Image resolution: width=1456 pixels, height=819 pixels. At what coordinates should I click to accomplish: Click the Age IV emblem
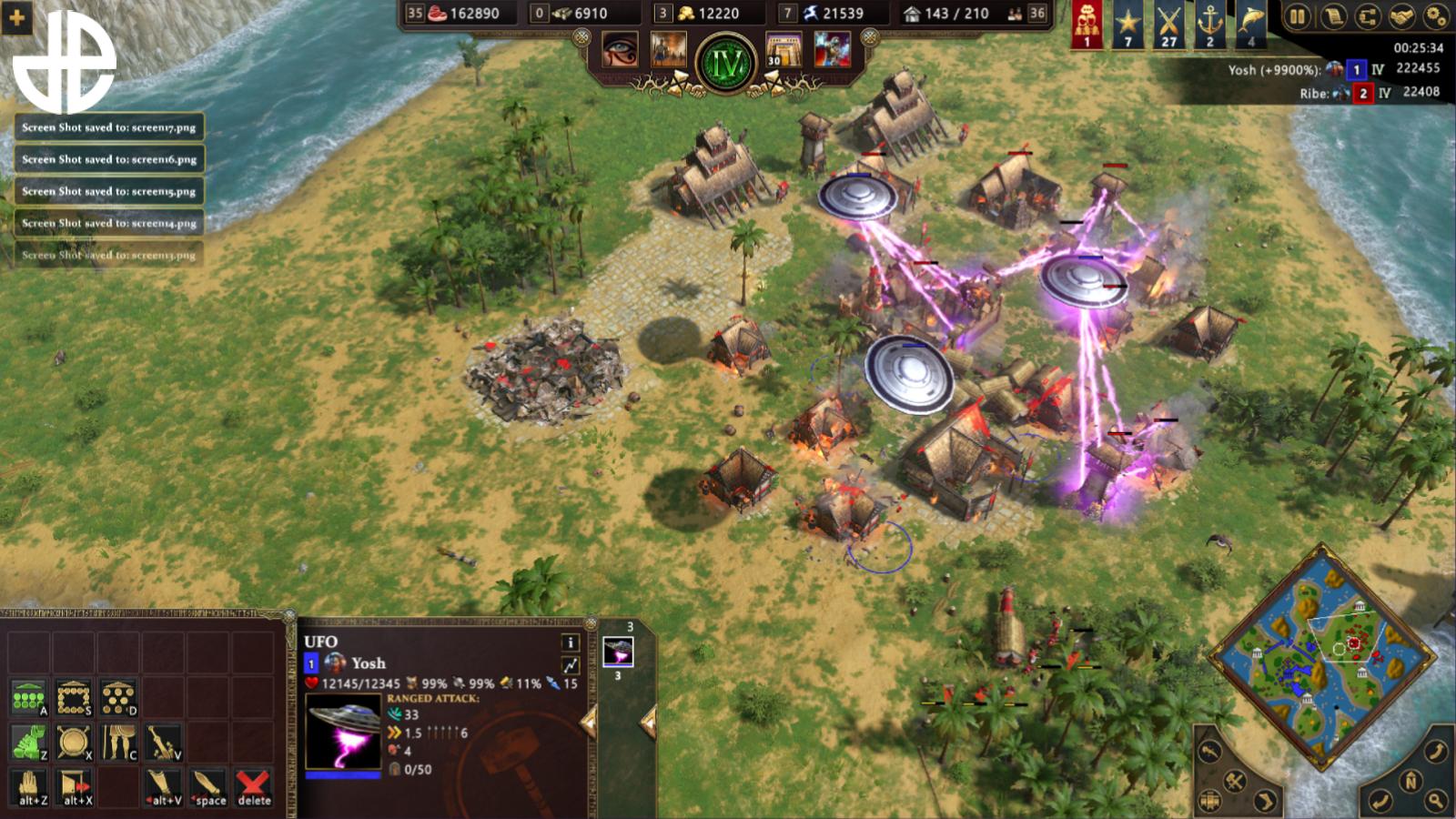point(726,63)
